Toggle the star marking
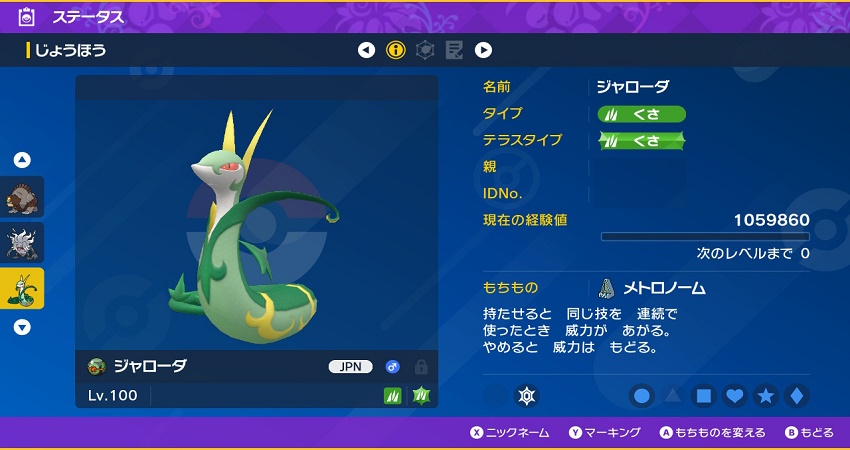Image resolution: width=850 pixels, height=450 pixels. click(x=766, y=397)
